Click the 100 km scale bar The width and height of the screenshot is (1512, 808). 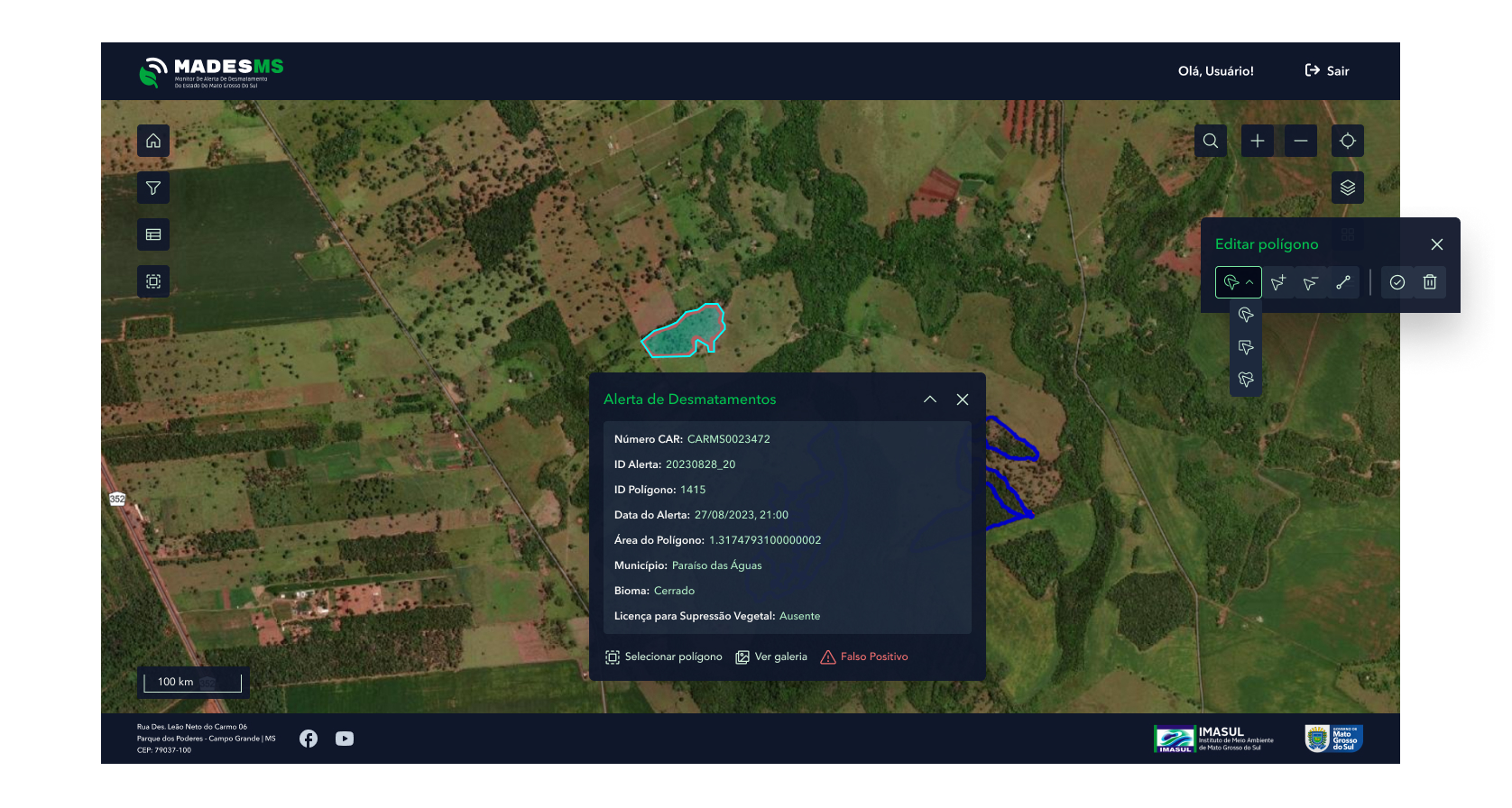pos(192,683)
